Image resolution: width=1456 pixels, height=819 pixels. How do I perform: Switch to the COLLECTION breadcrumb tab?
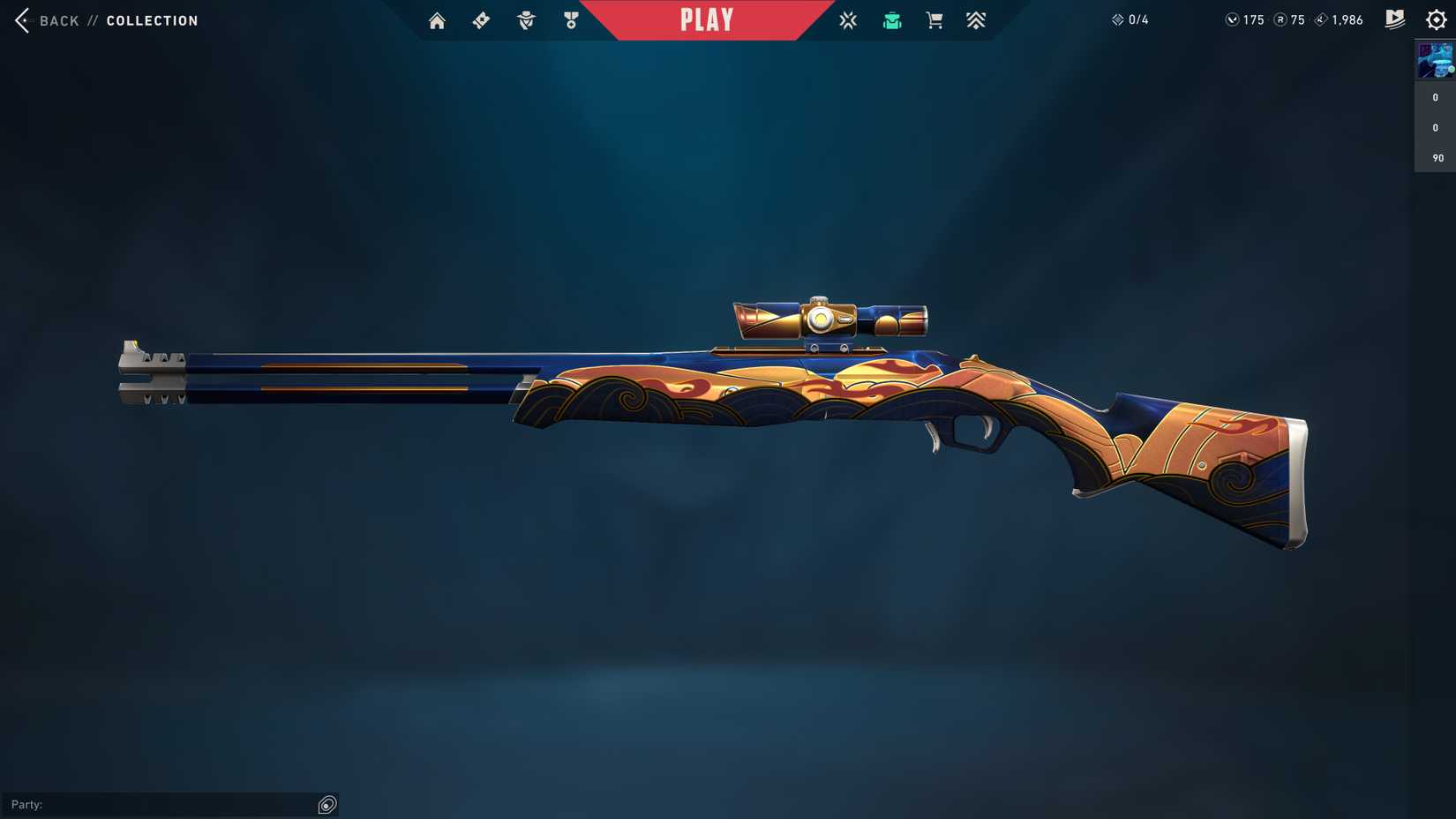pyautogui.click(x=152, y=19)
